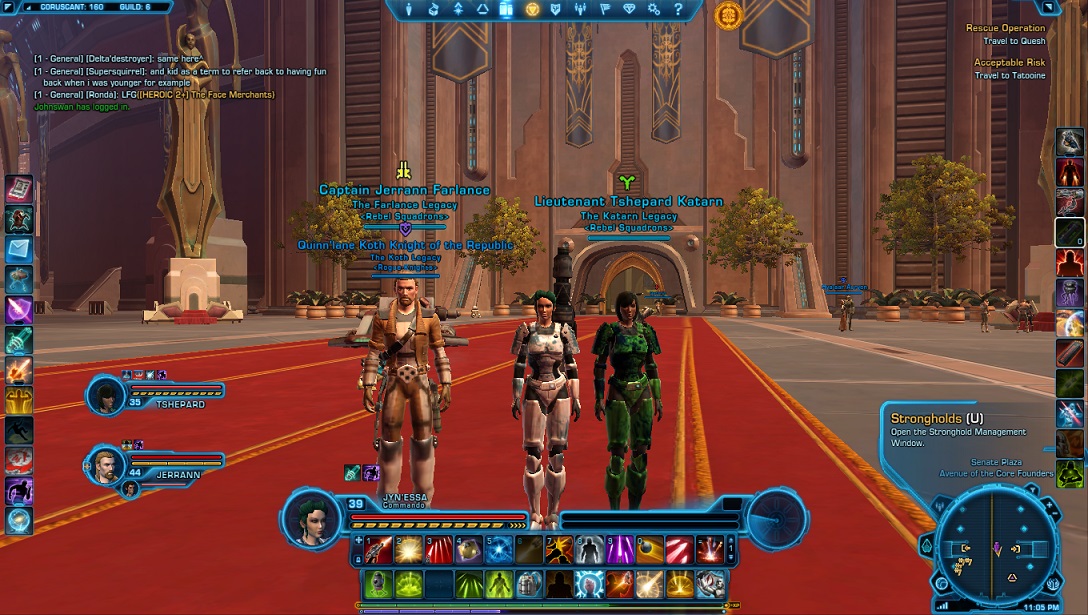This screenshot has height=615, width=1088.
Task: Click the question mark help icon
Action: (678, 9)
